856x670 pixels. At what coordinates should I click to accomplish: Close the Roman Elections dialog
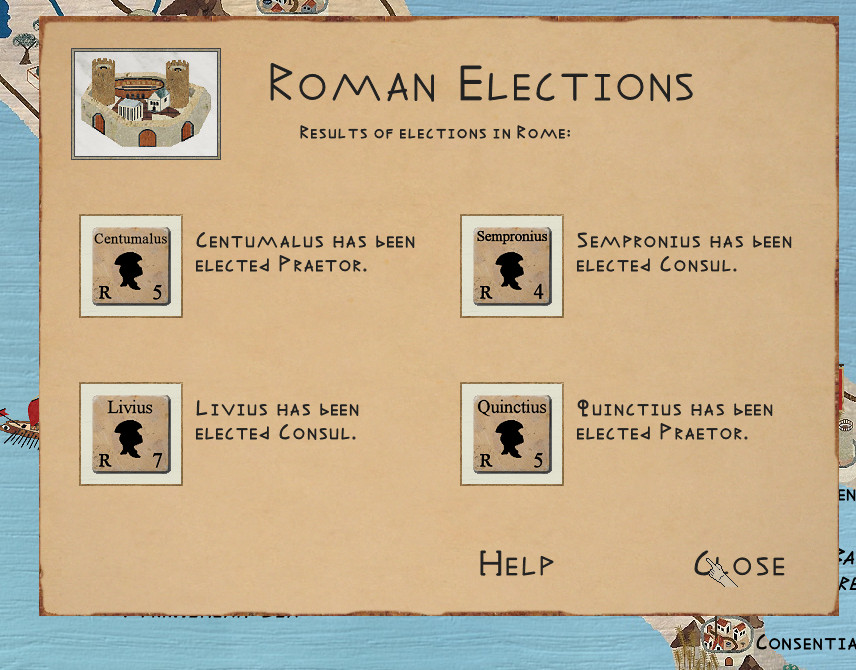(740, 565)
